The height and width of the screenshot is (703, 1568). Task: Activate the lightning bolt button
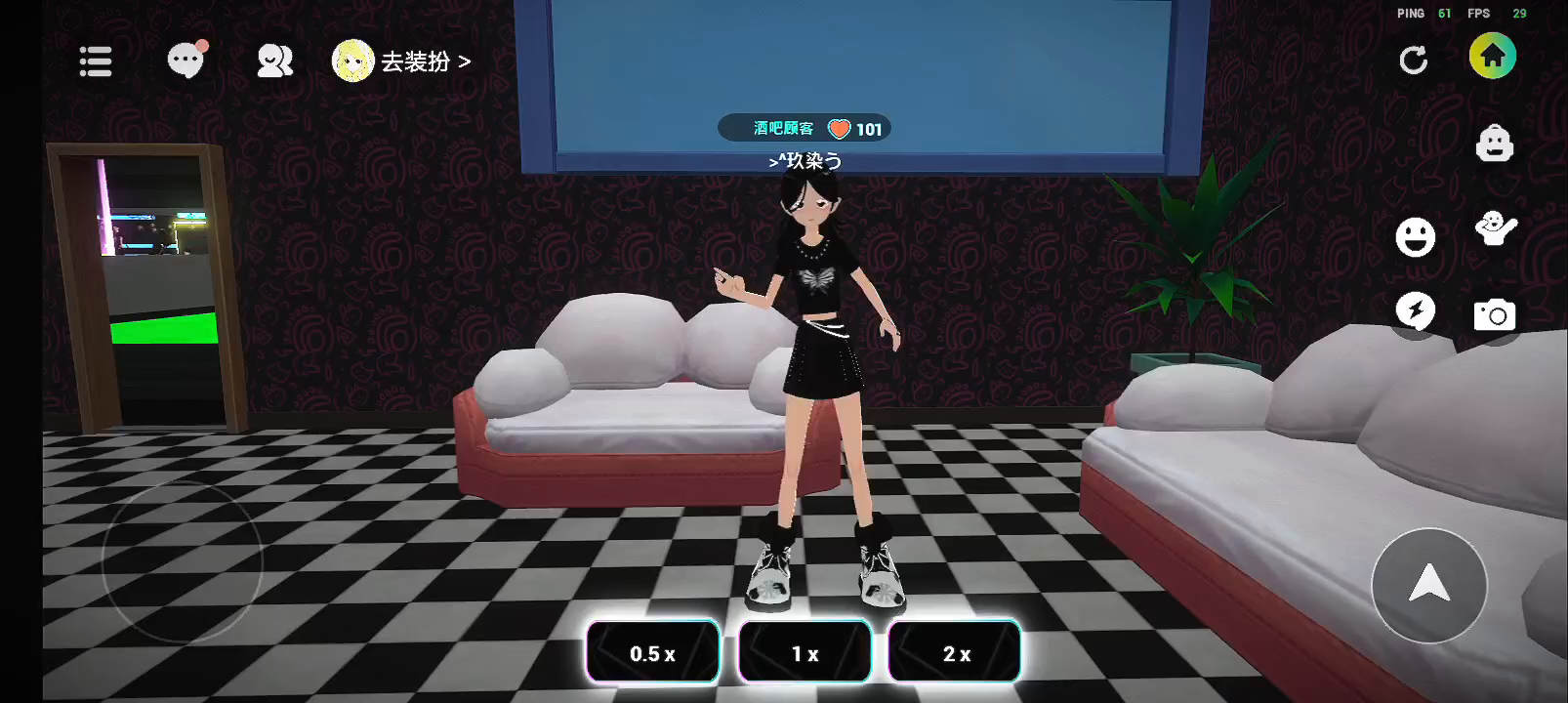coord(1415,311)
